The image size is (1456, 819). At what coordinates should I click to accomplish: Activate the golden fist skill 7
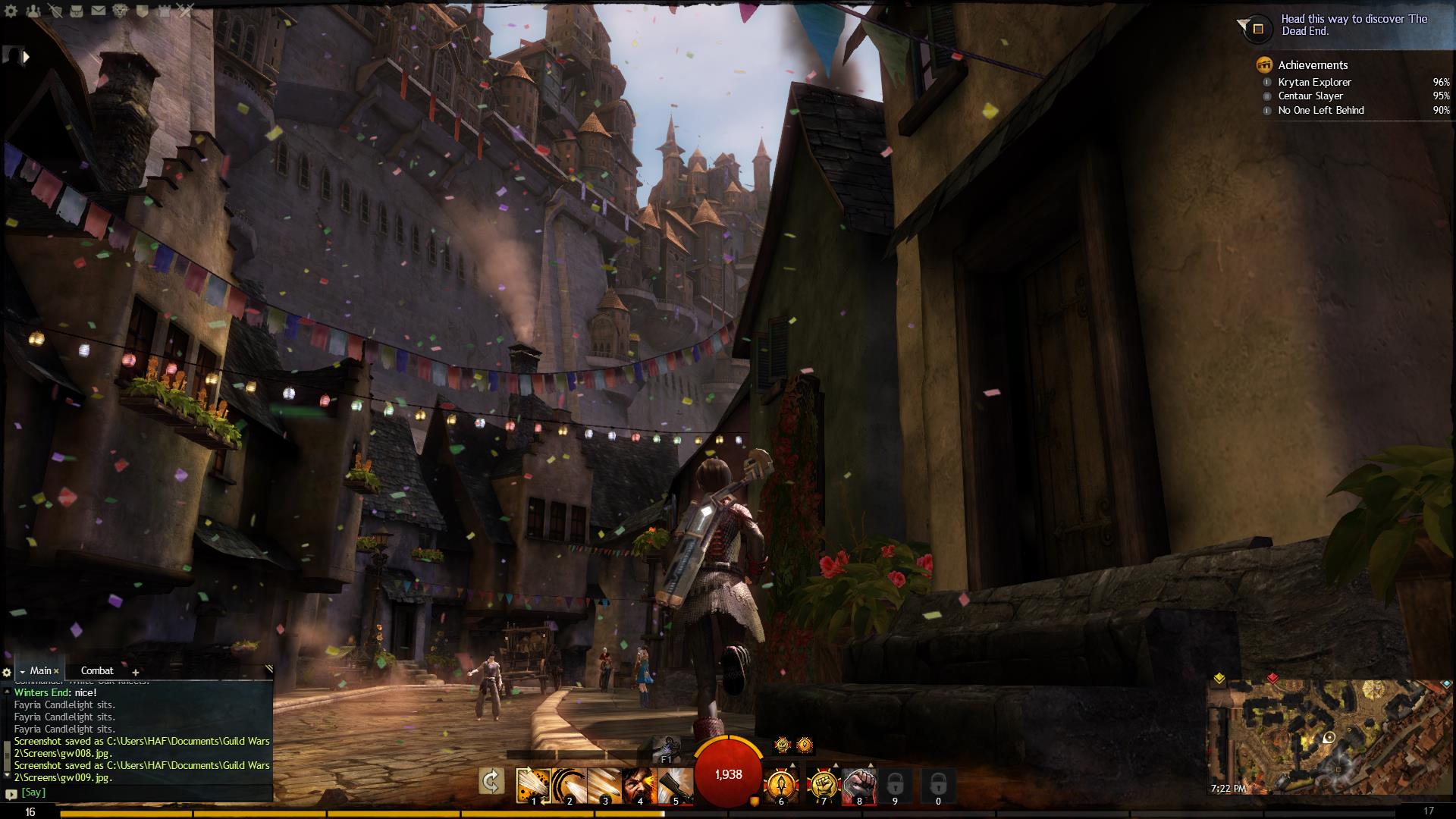pos(823,786)
